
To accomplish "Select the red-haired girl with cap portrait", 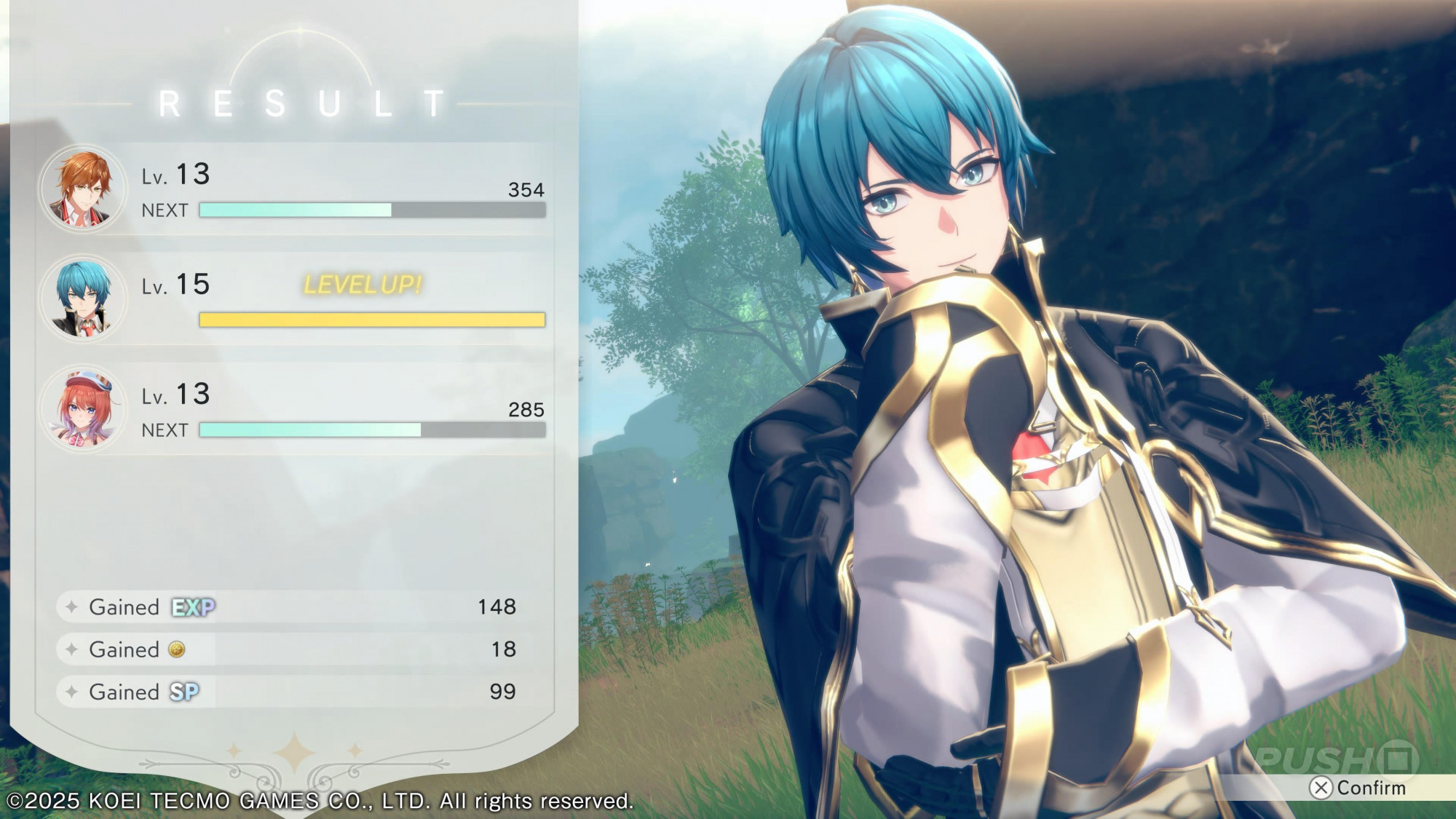I will [x=83, y=408].
